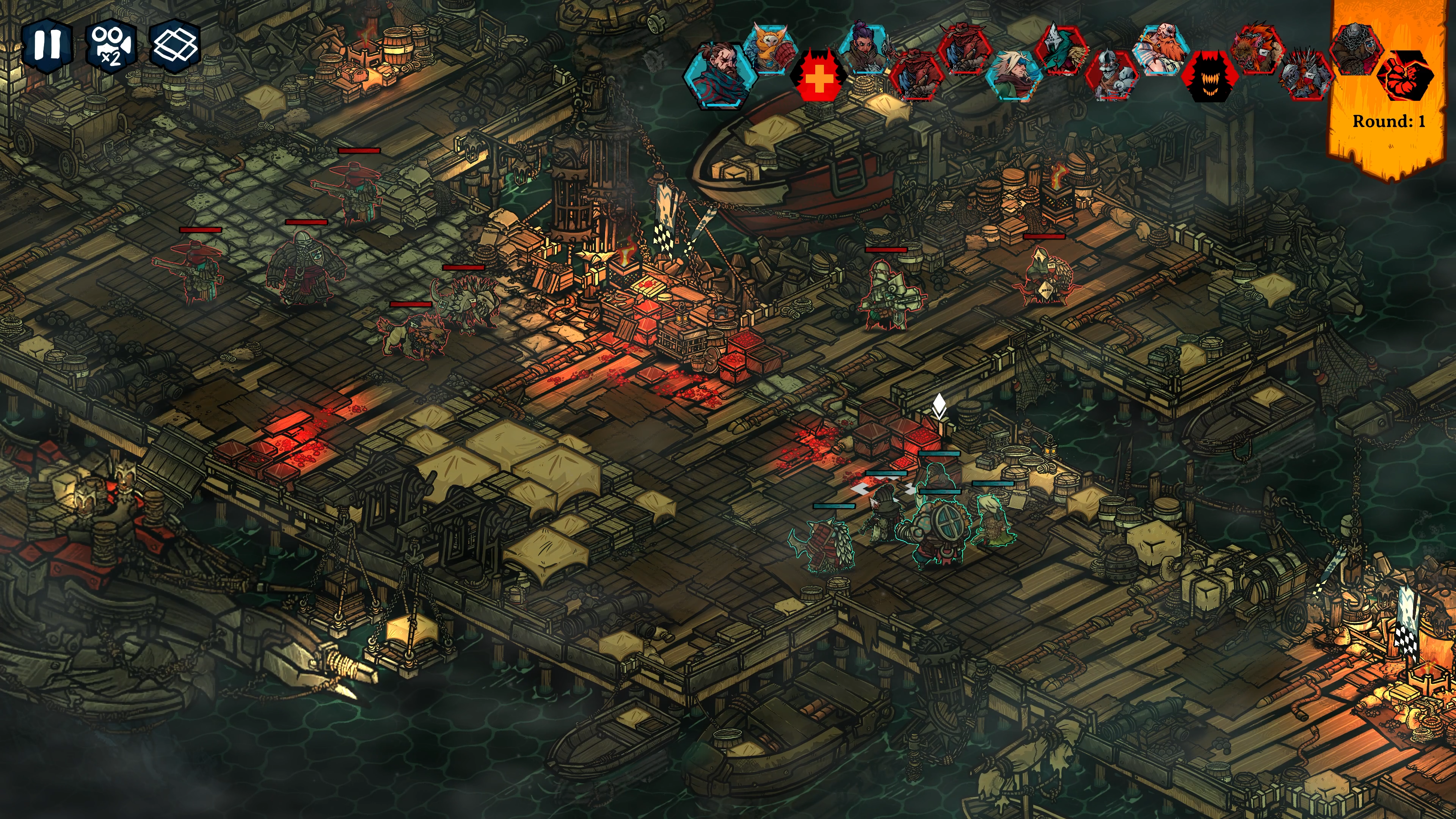Select the bearded scarred man's turn portrait
Screen dimensions: 1456x819
point(720,74)
